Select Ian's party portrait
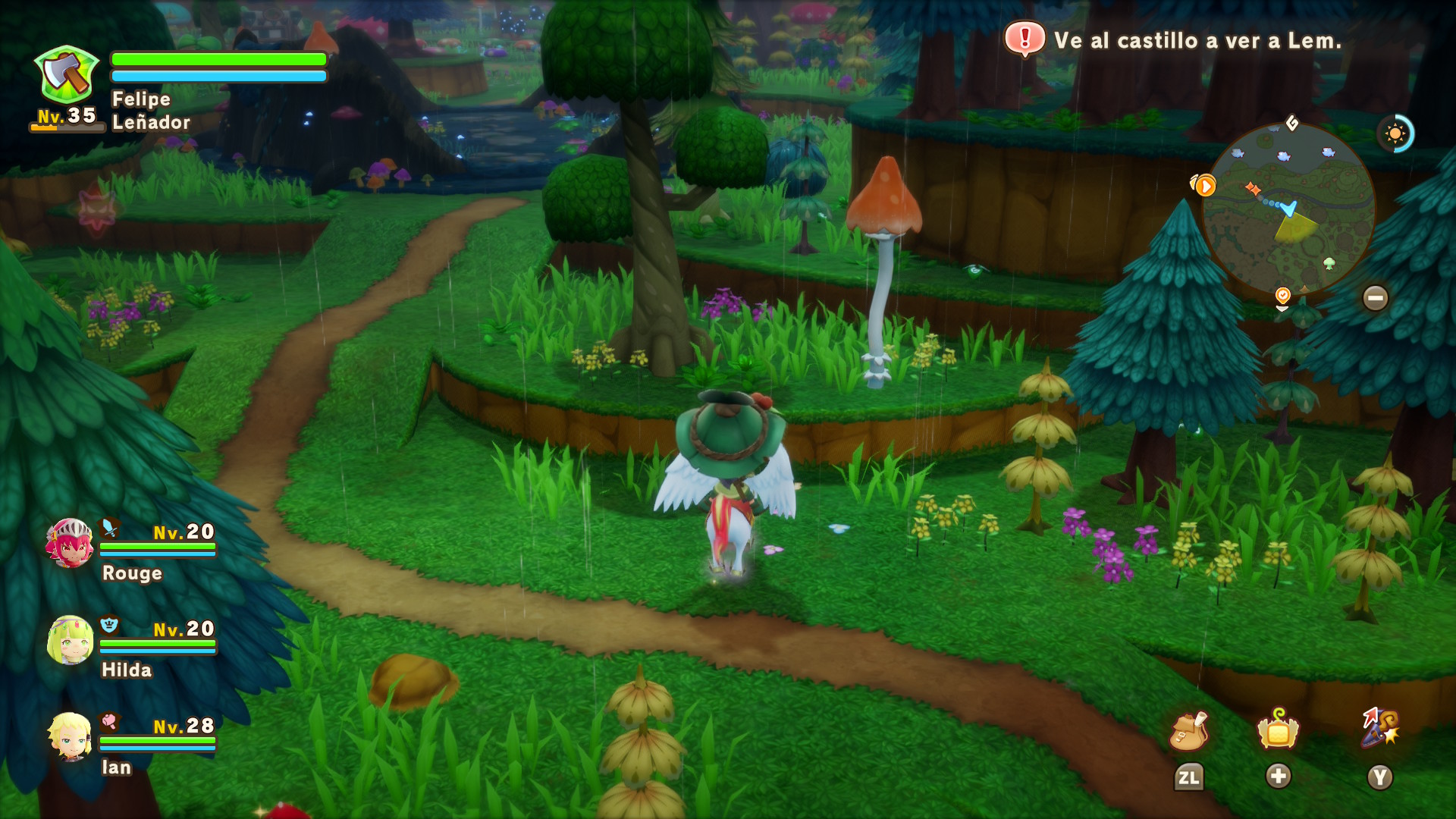 71,736
